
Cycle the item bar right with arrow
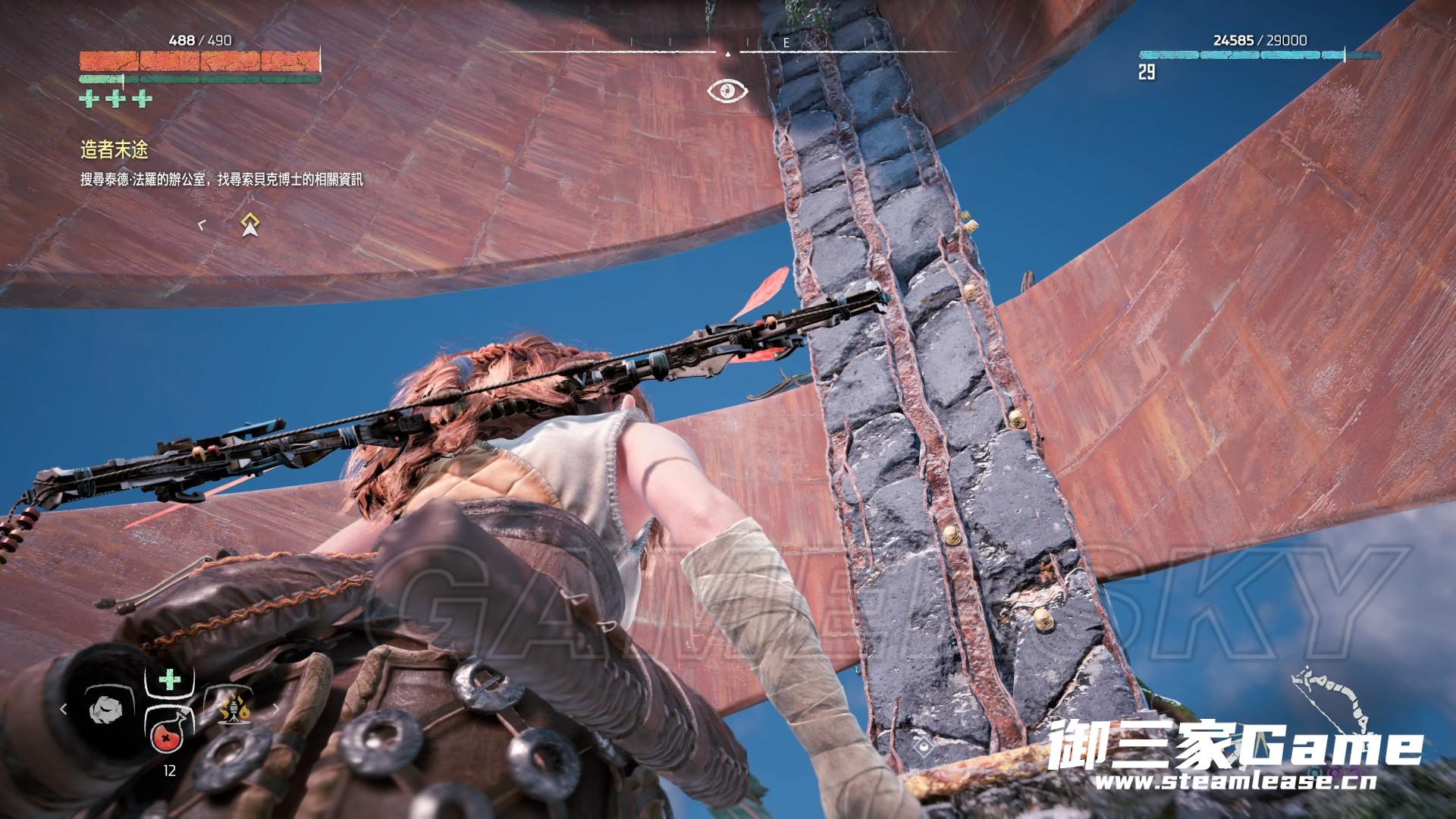(x=276, y=709)
